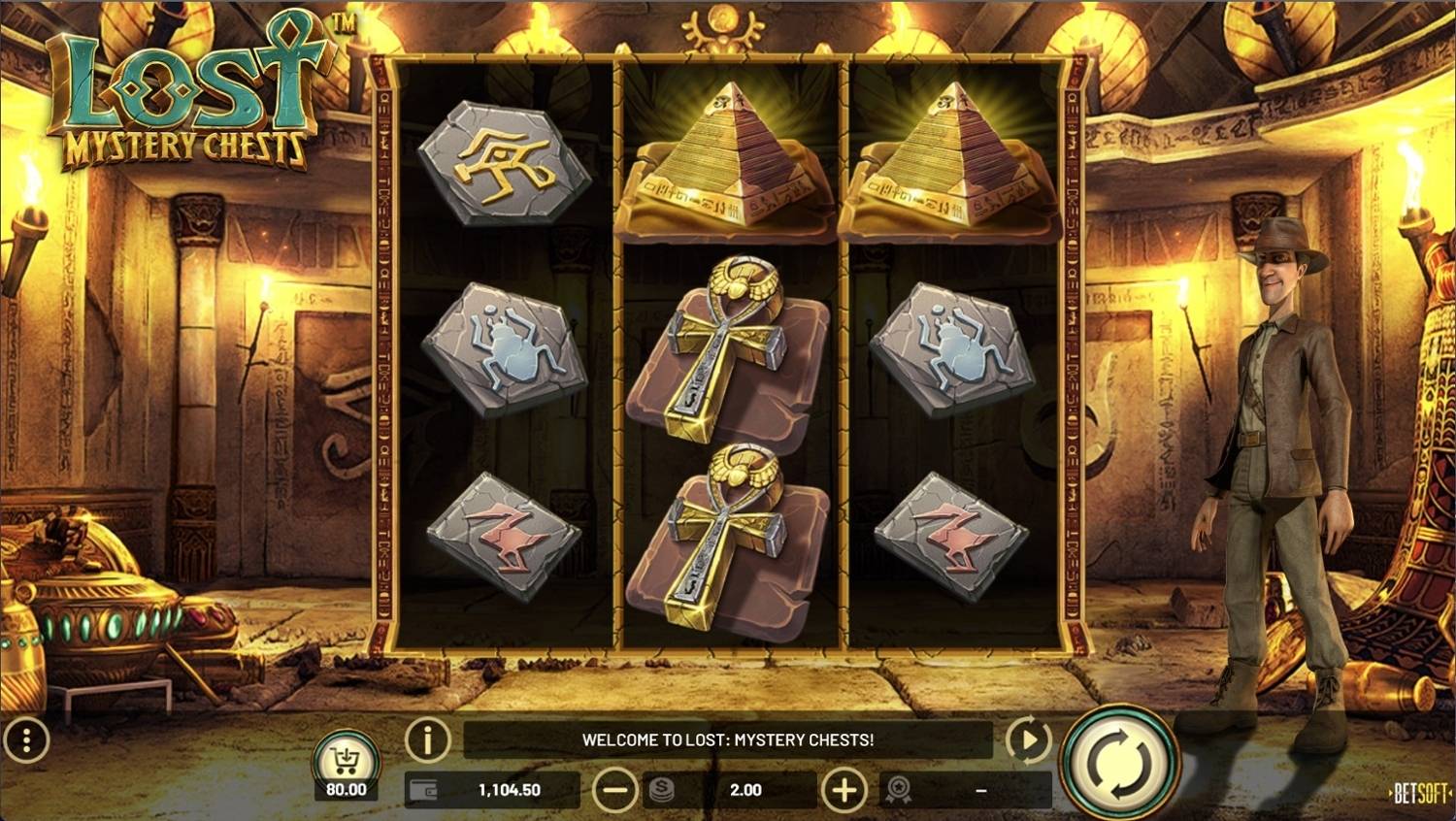The height and width of the screenshot is (821, 1456).
Task: Click the welcome message banner
Action: (728, 739)
